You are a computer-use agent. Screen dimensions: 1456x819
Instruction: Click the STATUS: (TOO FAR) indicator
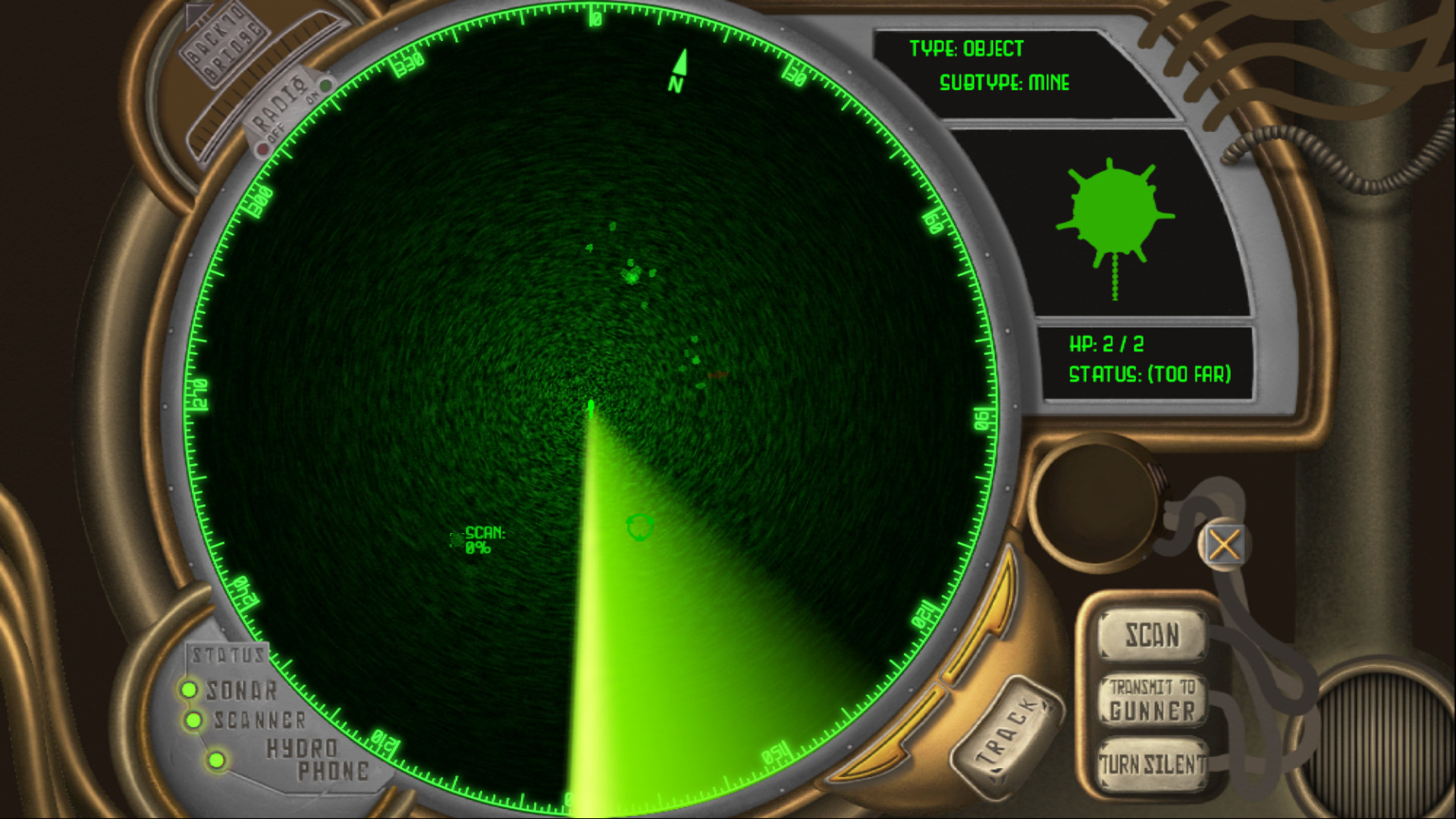pyautogui.click(x=1150, y=374)
